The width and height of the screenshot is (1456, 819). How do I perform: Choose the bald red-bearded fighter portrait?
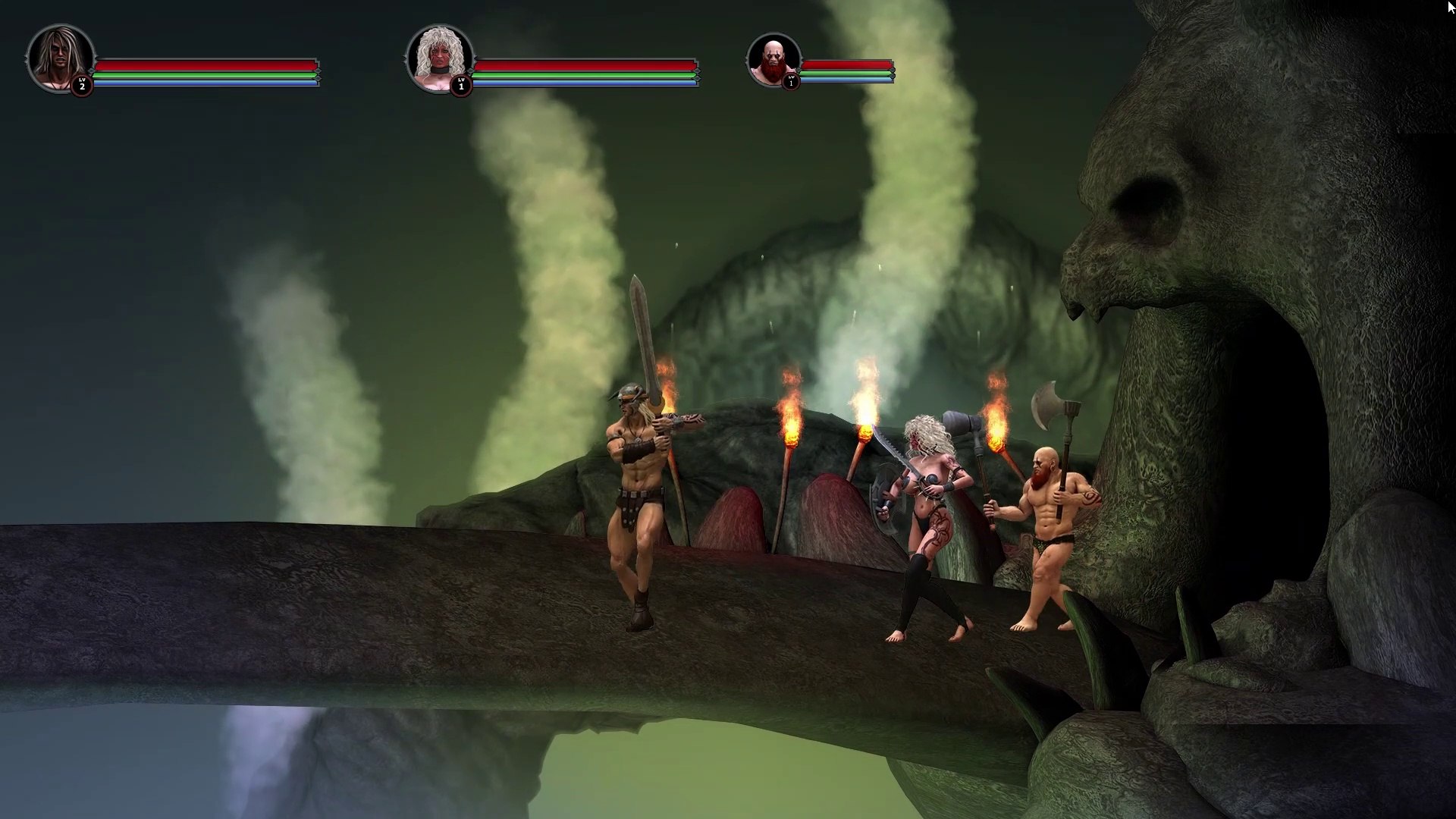773,60
